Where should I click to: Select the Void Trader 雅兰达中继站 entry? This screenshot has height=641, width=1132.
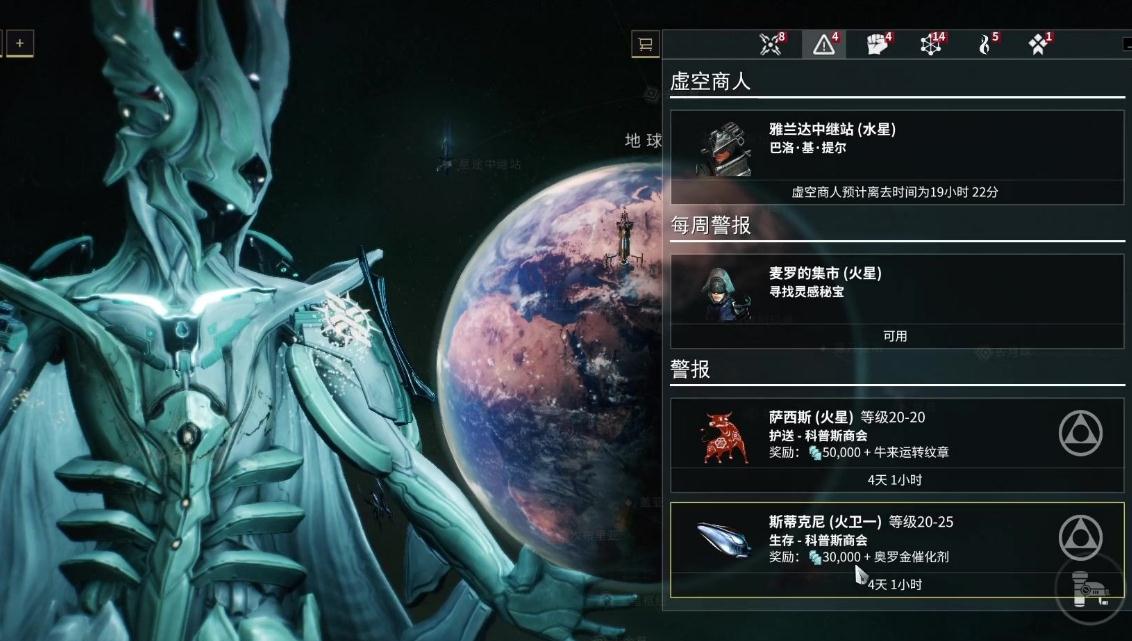pos(896,157)
